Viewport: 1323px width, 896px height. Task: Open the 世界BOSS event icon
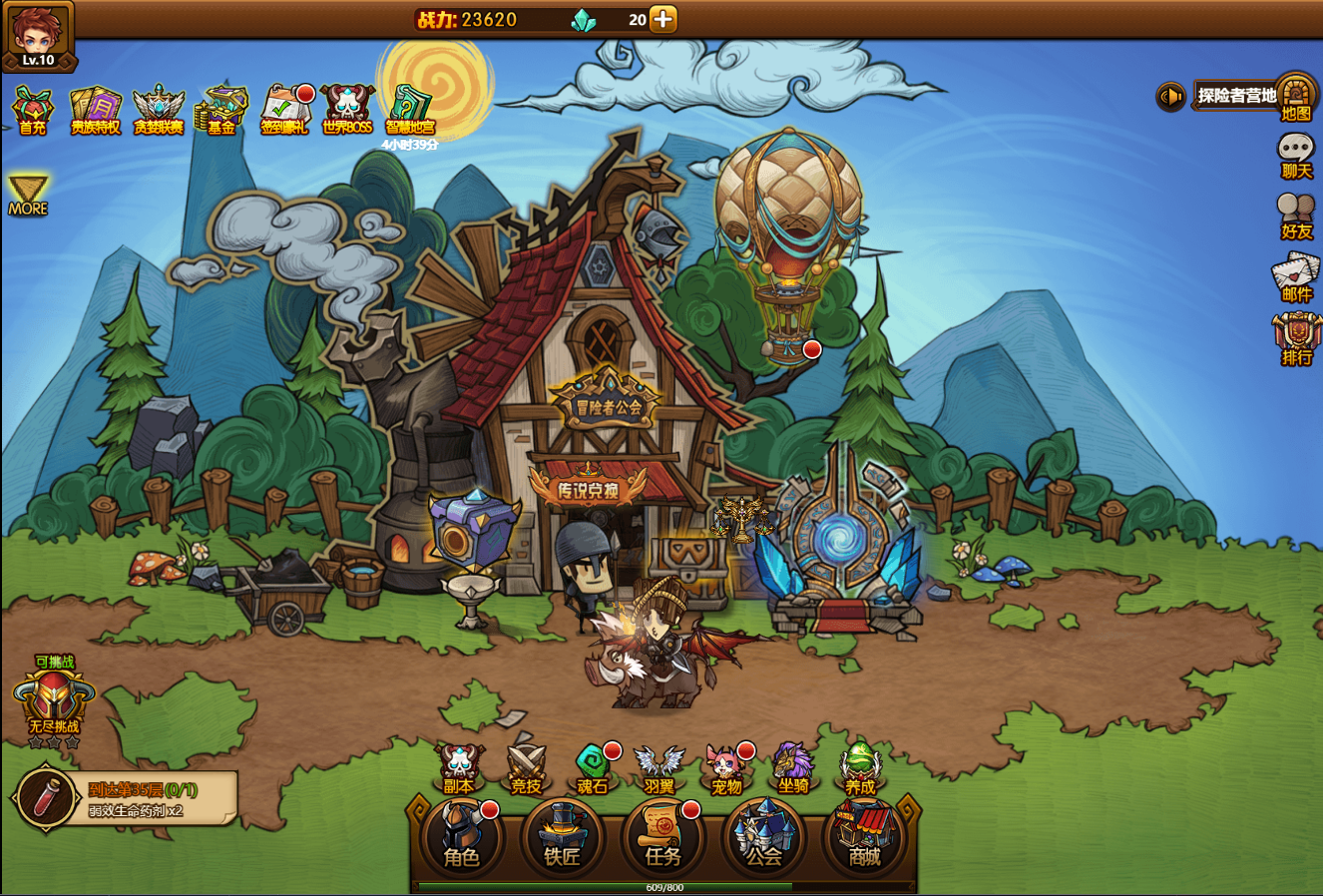[x=347, y=108]
